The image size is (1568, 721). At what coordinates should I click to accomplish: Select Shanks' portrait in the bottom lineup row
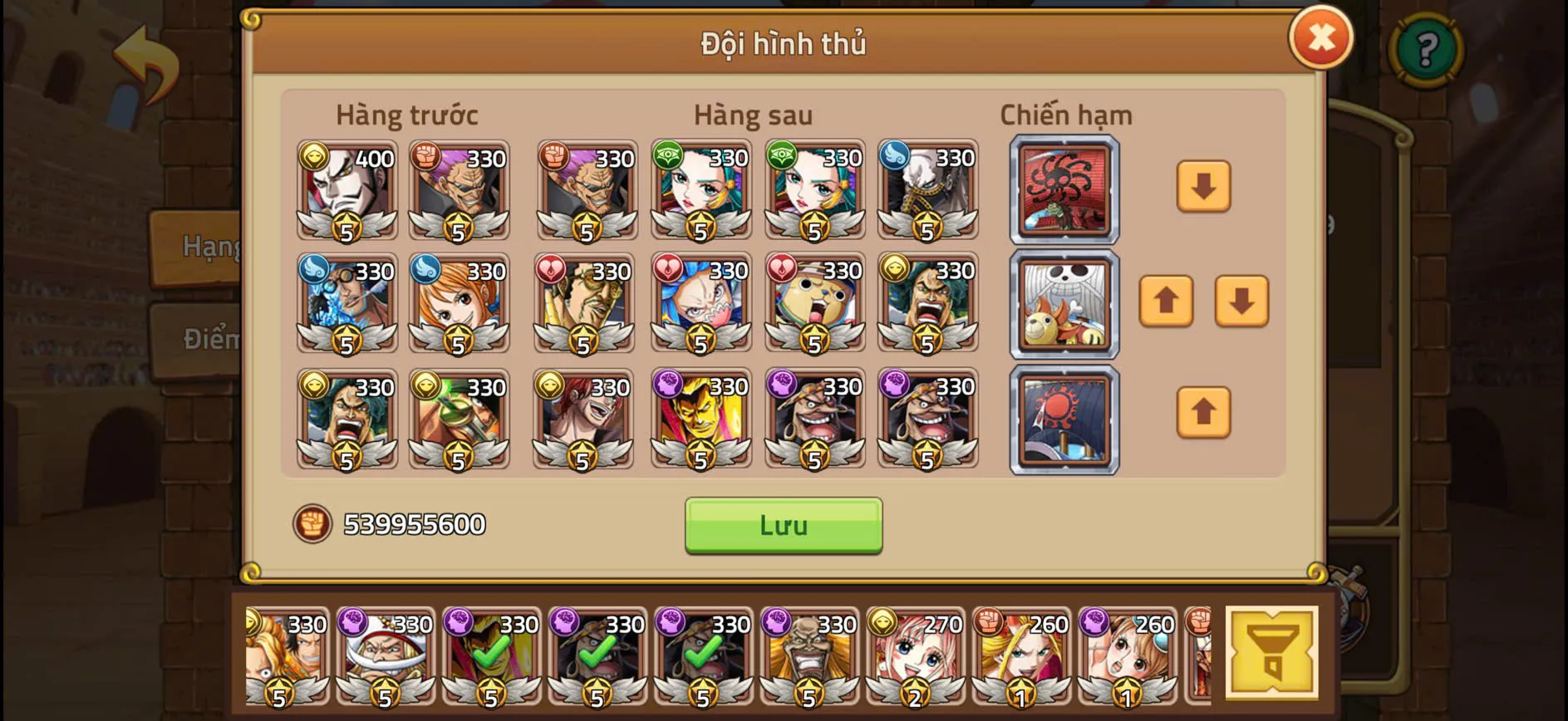click(x=586, y=419)
